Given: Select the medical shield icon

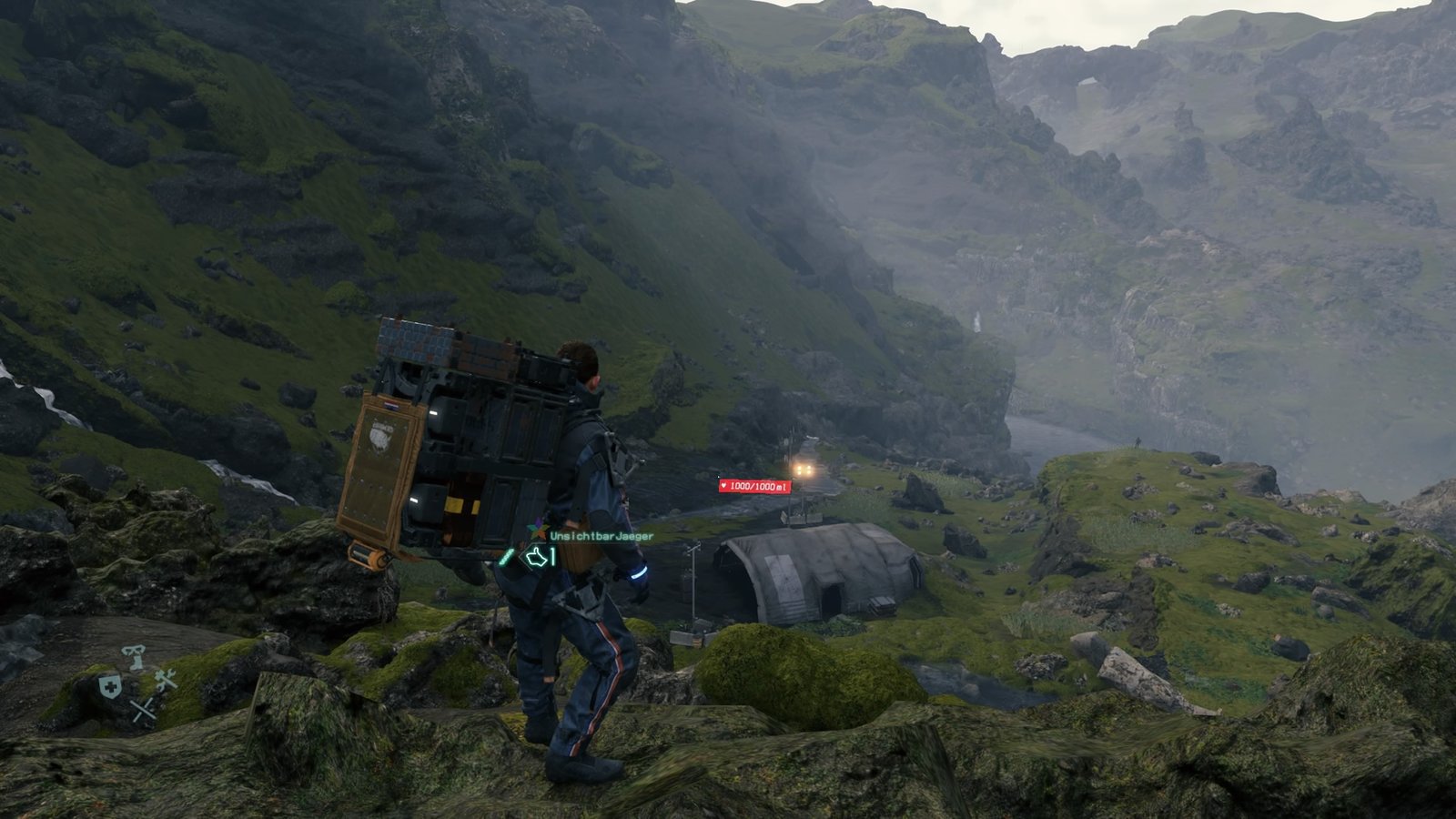Looking at the screenshot, I should [109, 686].
